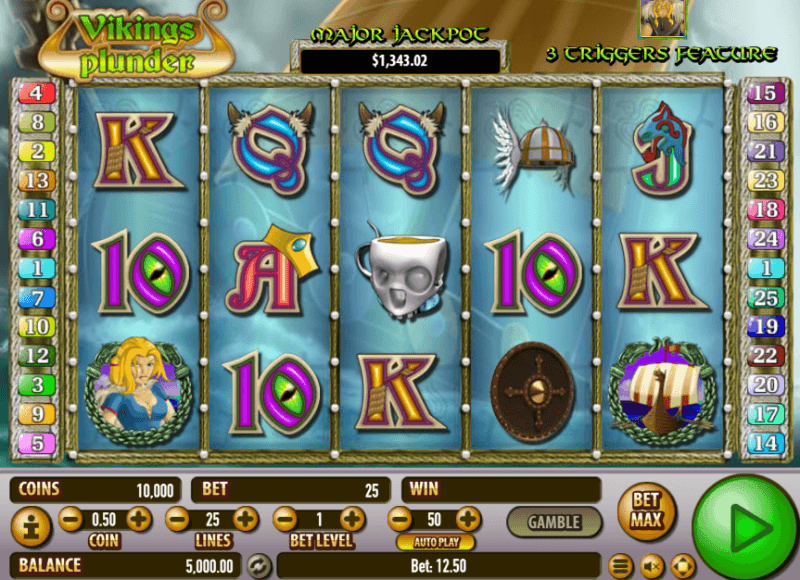Toggle fullscreen with the arrows icon

(x=682, y=566)
